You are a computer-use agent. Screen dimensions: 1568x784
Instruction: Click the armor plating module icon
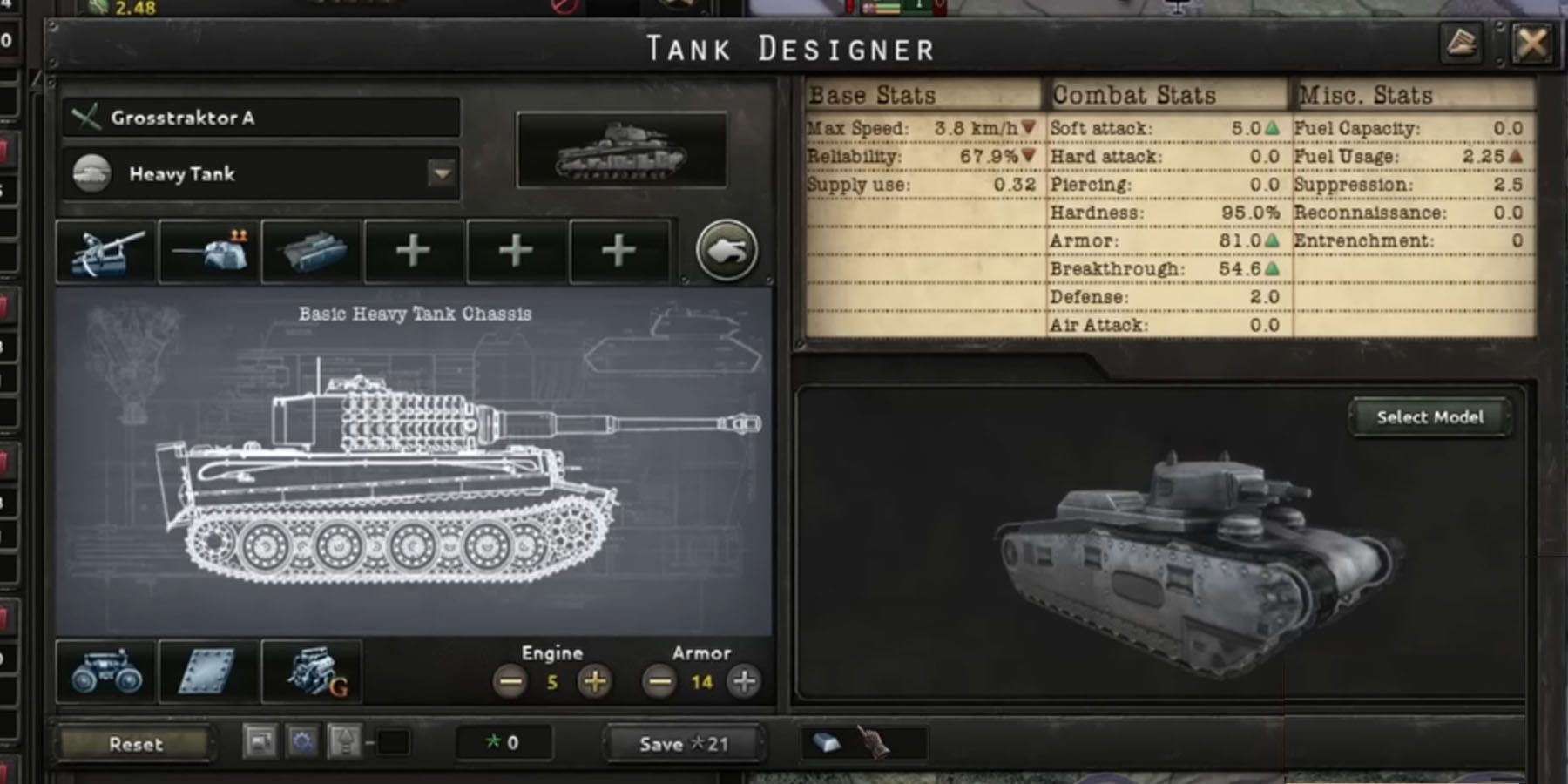click(207, 672)
